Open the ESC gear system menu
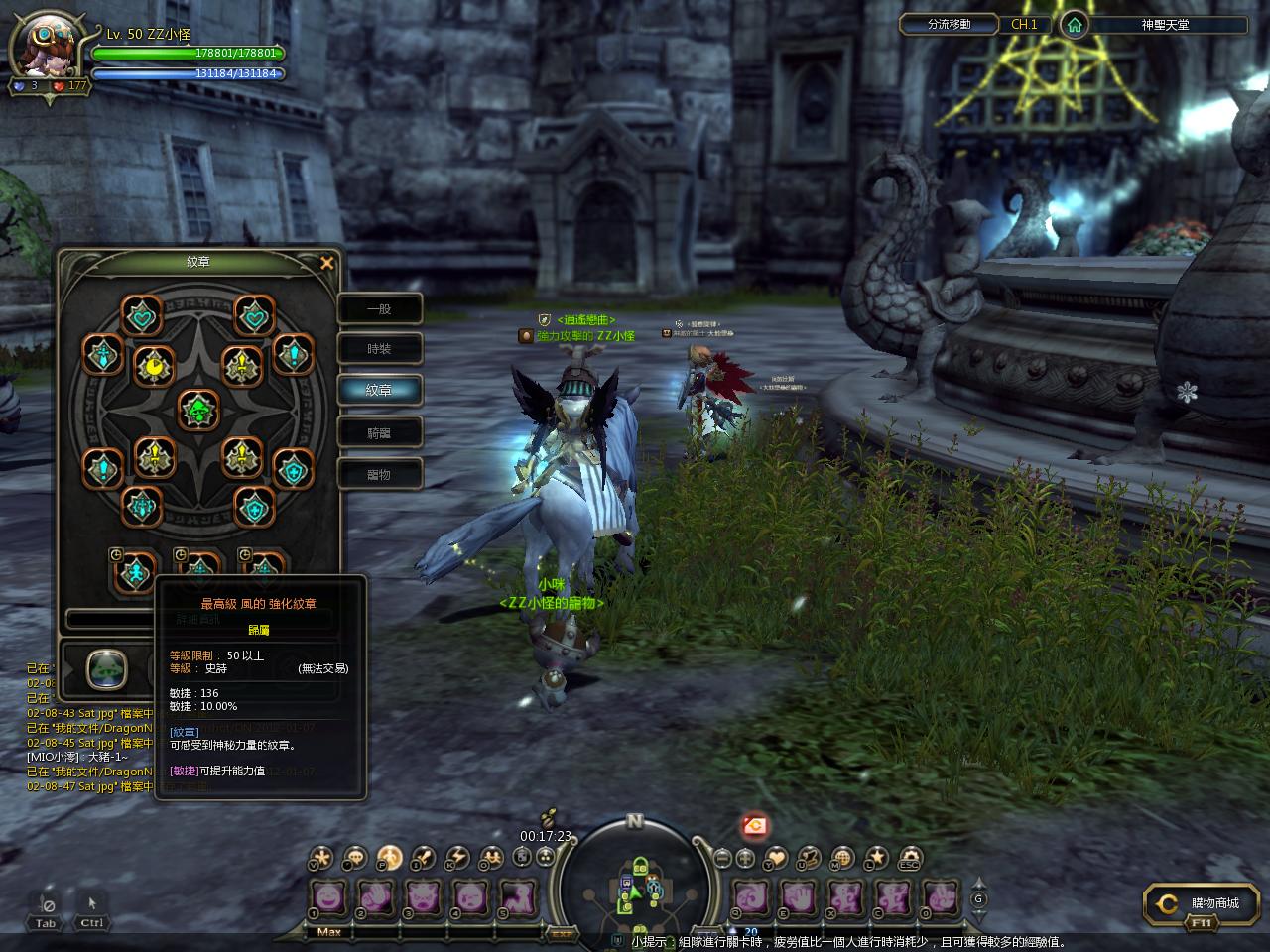The image size is (1270, 952). tap(910, 858)
